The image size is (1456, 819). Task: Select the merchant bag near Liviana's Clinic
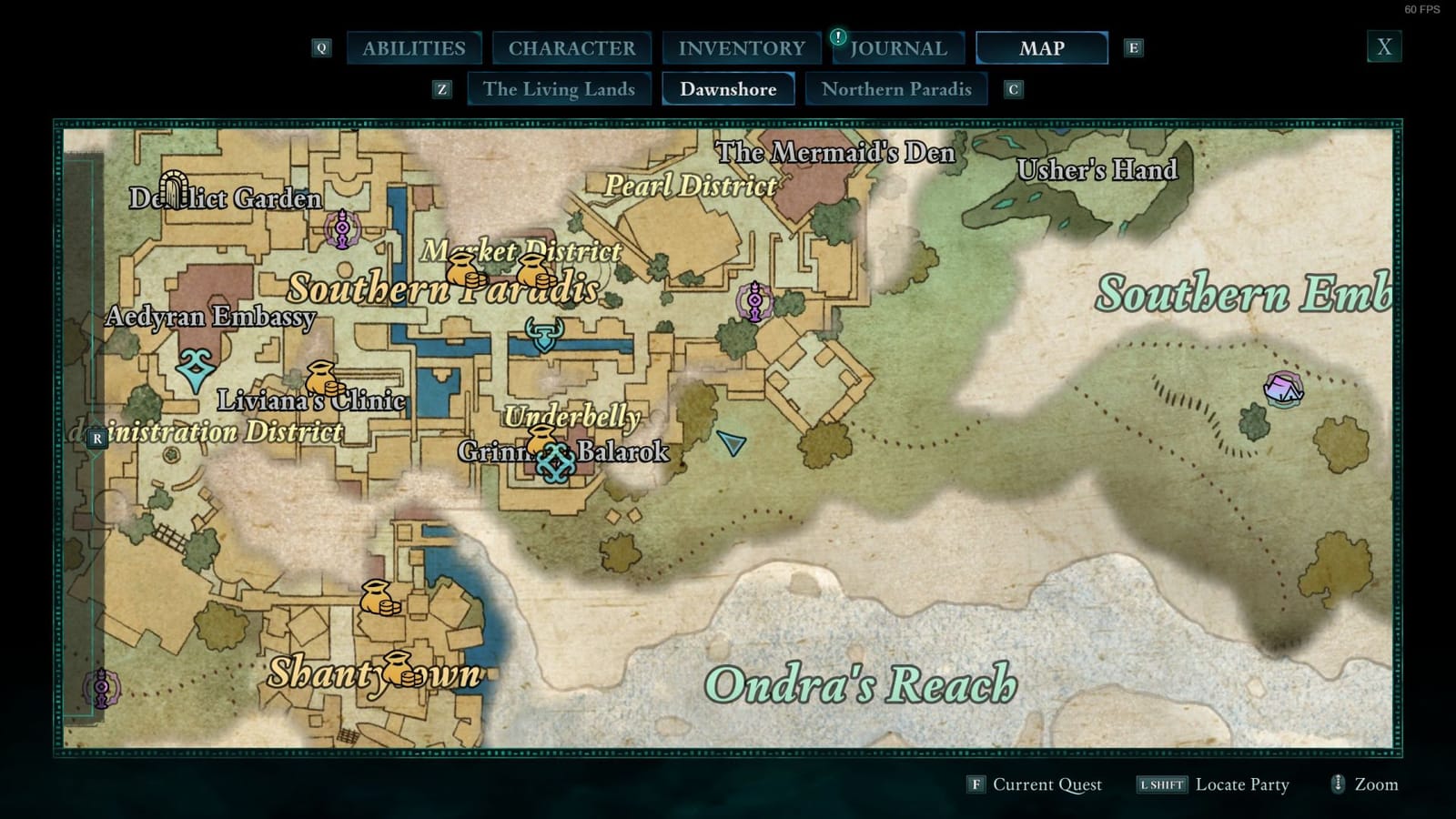(320, 378)
